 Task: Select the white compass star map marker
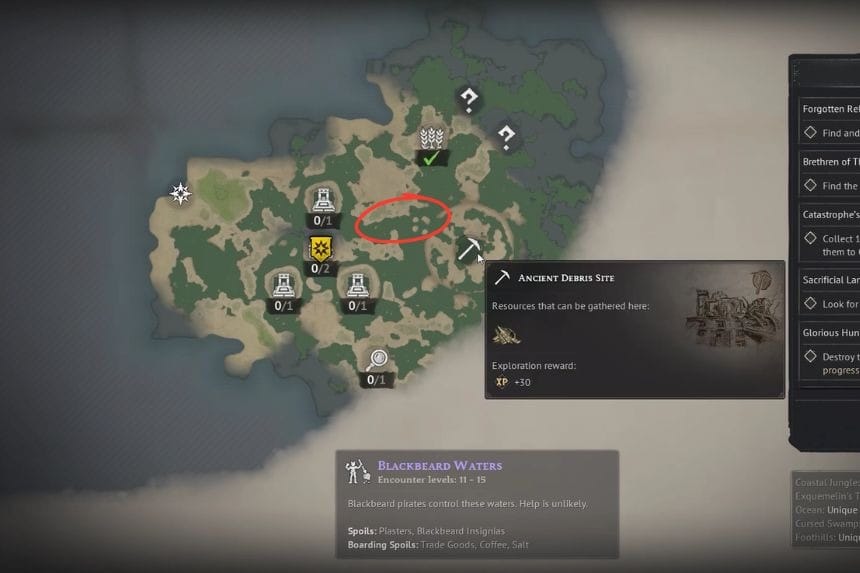(180, 193)
